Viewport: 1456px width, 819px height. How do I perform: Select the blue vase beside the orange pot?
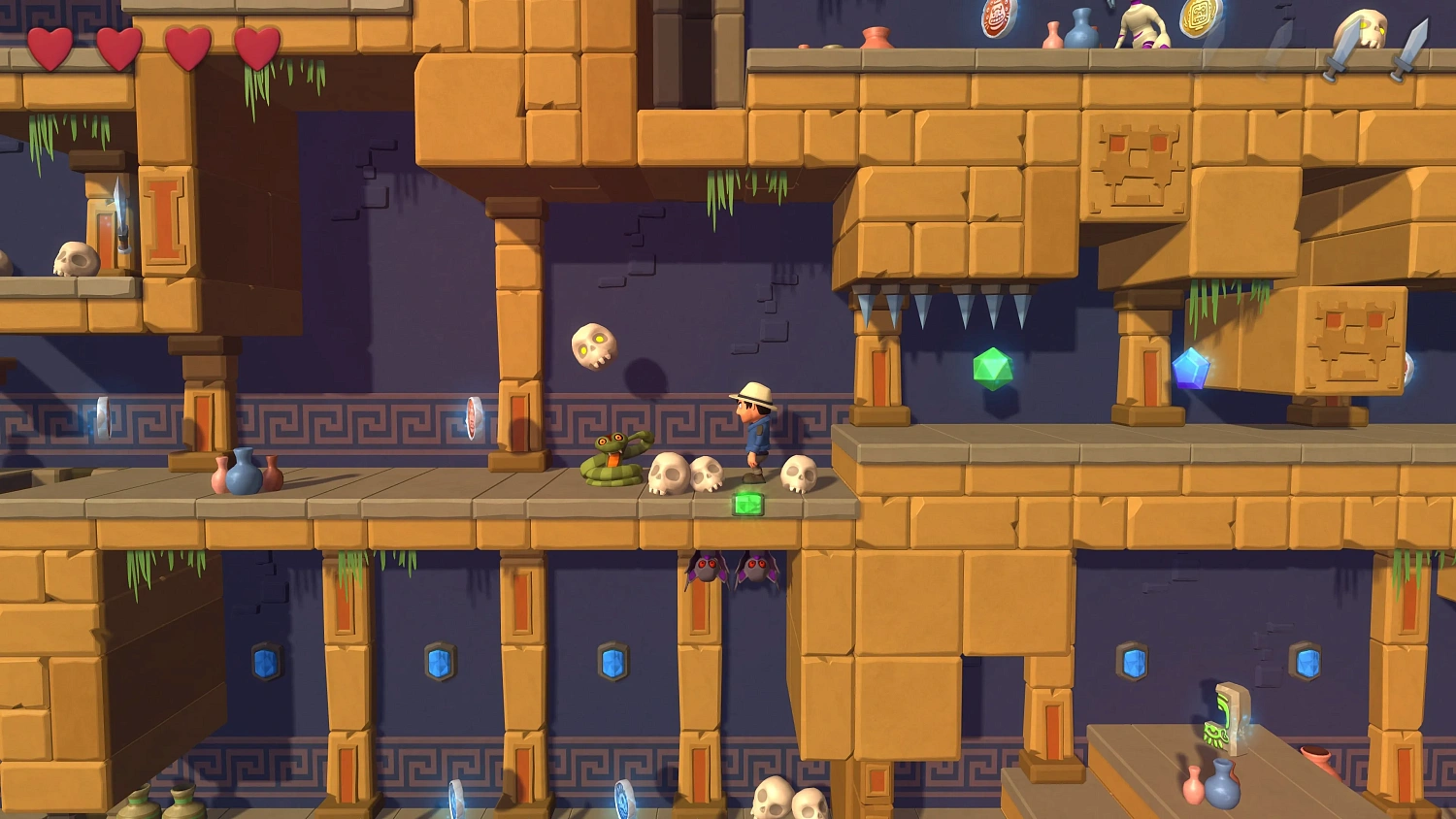tap(246, 473)
